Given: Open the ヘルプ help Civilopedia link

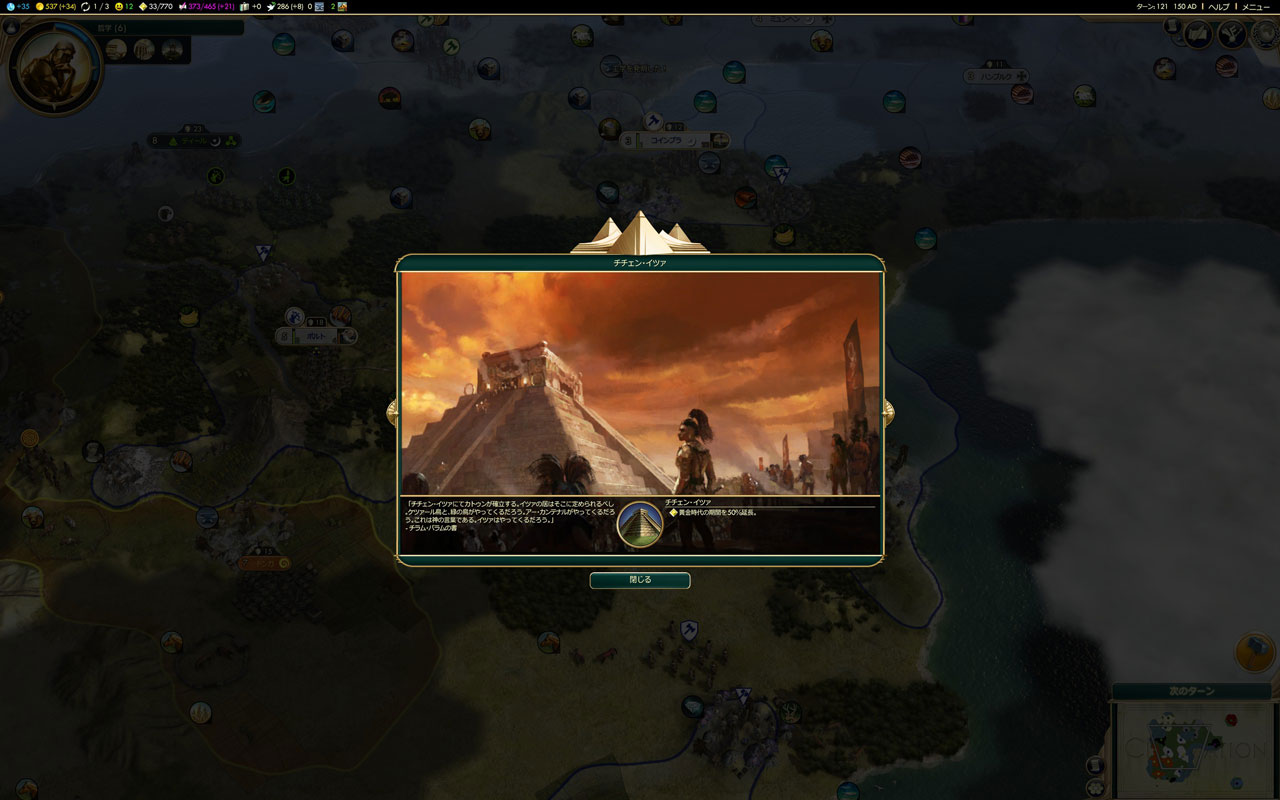Looking at the screenshot, I should (1219, 6).
